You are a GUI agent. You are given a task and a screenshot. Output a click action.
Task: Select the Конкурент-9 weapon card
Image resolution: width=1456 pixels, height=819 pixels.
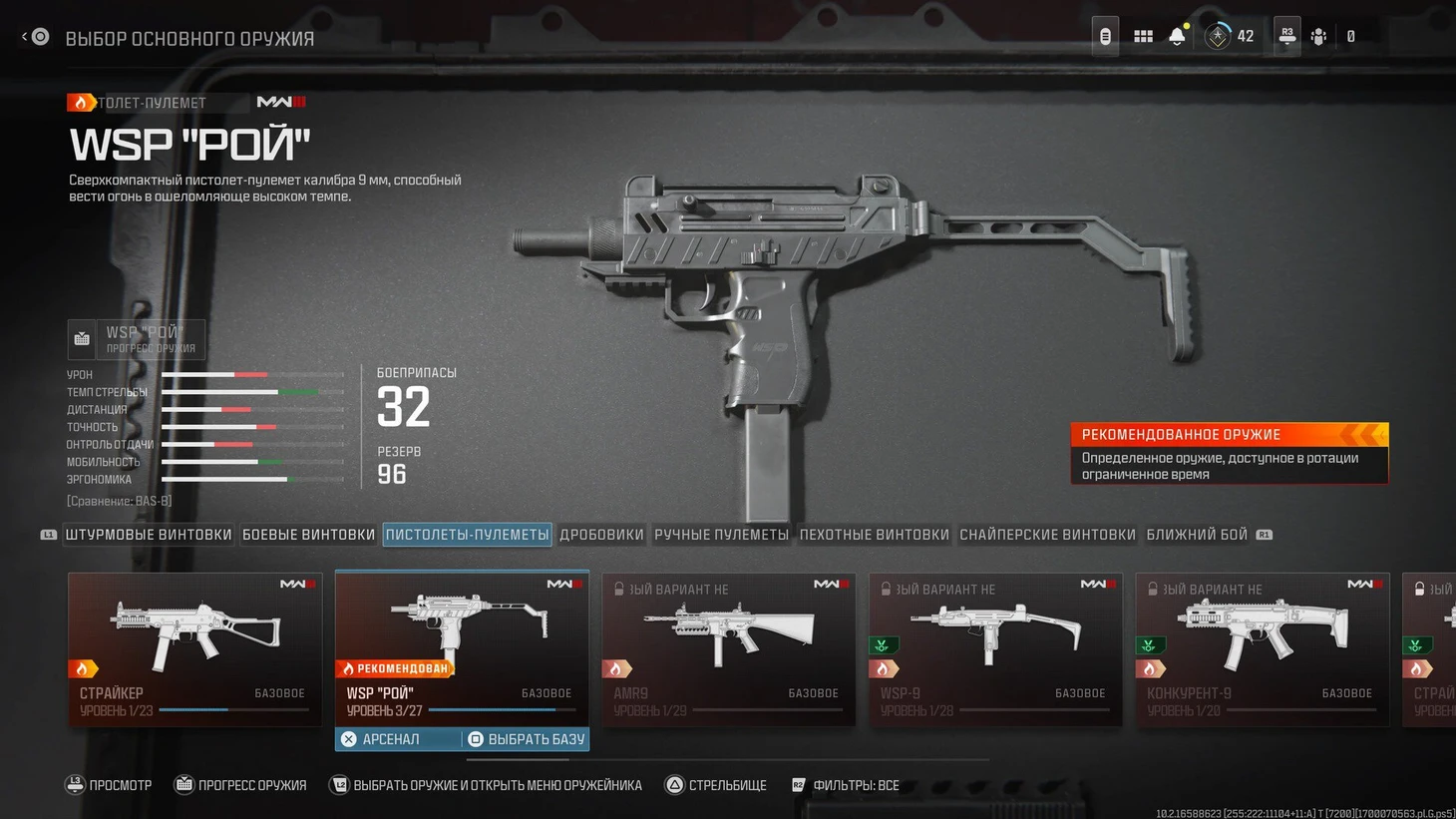[x=1262, y=647]
